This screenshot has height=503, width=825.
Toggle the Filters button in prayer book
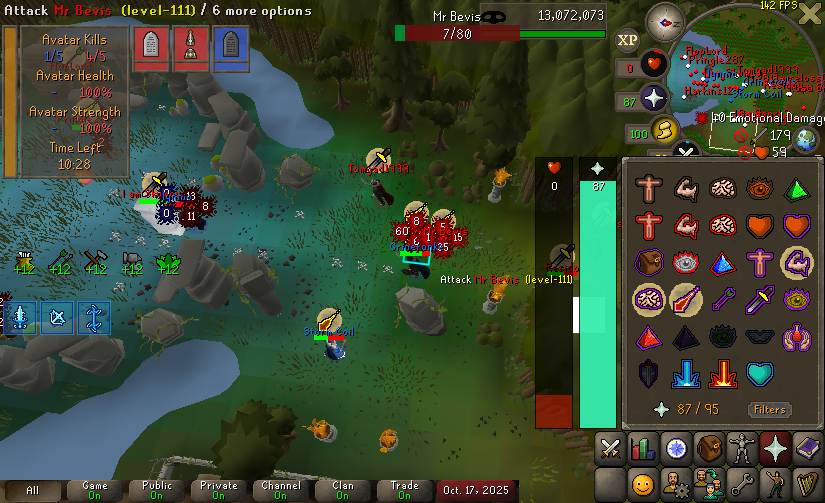click(x=770, y=410)
